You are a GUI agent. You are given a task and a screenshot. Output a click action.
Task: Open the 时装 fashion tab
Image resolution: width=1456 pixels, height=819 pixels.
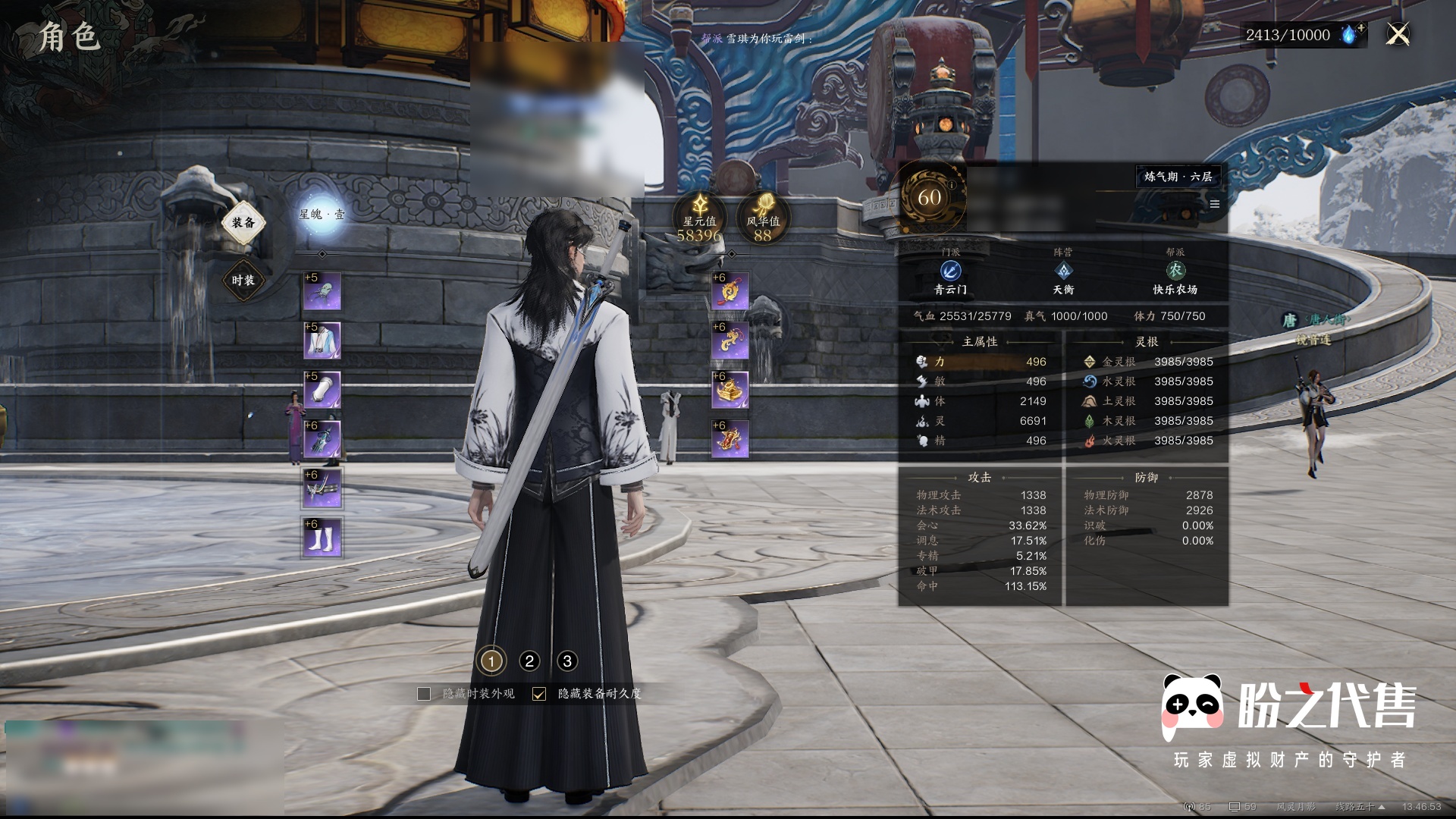pyautogui.click(x=243, y=281)
